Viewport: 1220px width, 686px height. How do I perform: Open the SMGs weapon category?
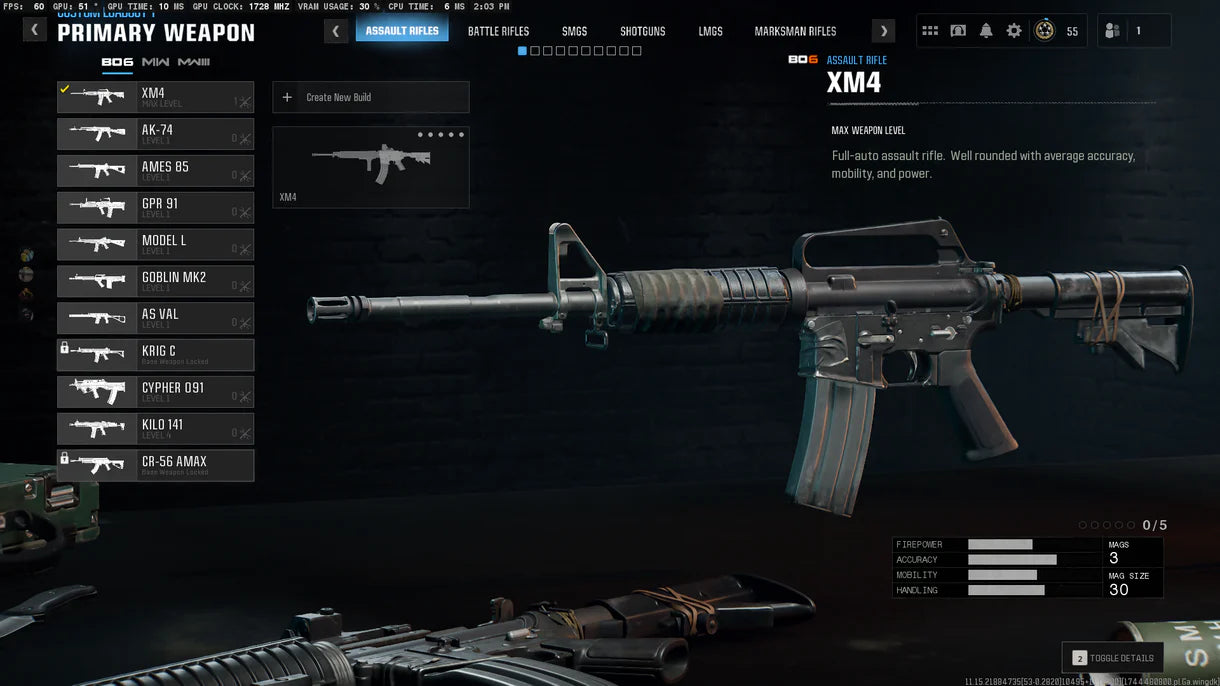coord(574,31)
